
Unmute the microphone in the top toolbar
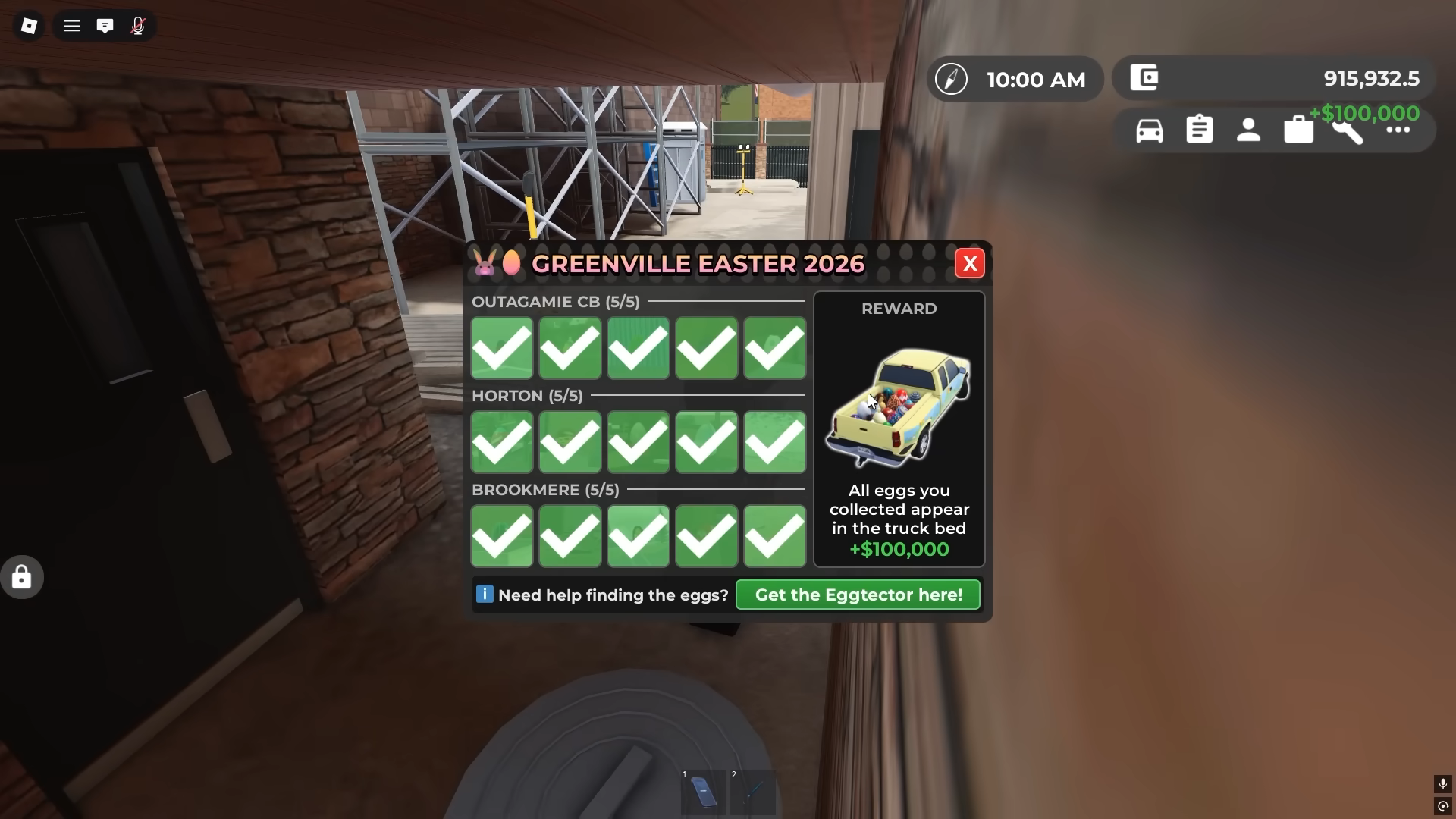(x=138, y=25)
